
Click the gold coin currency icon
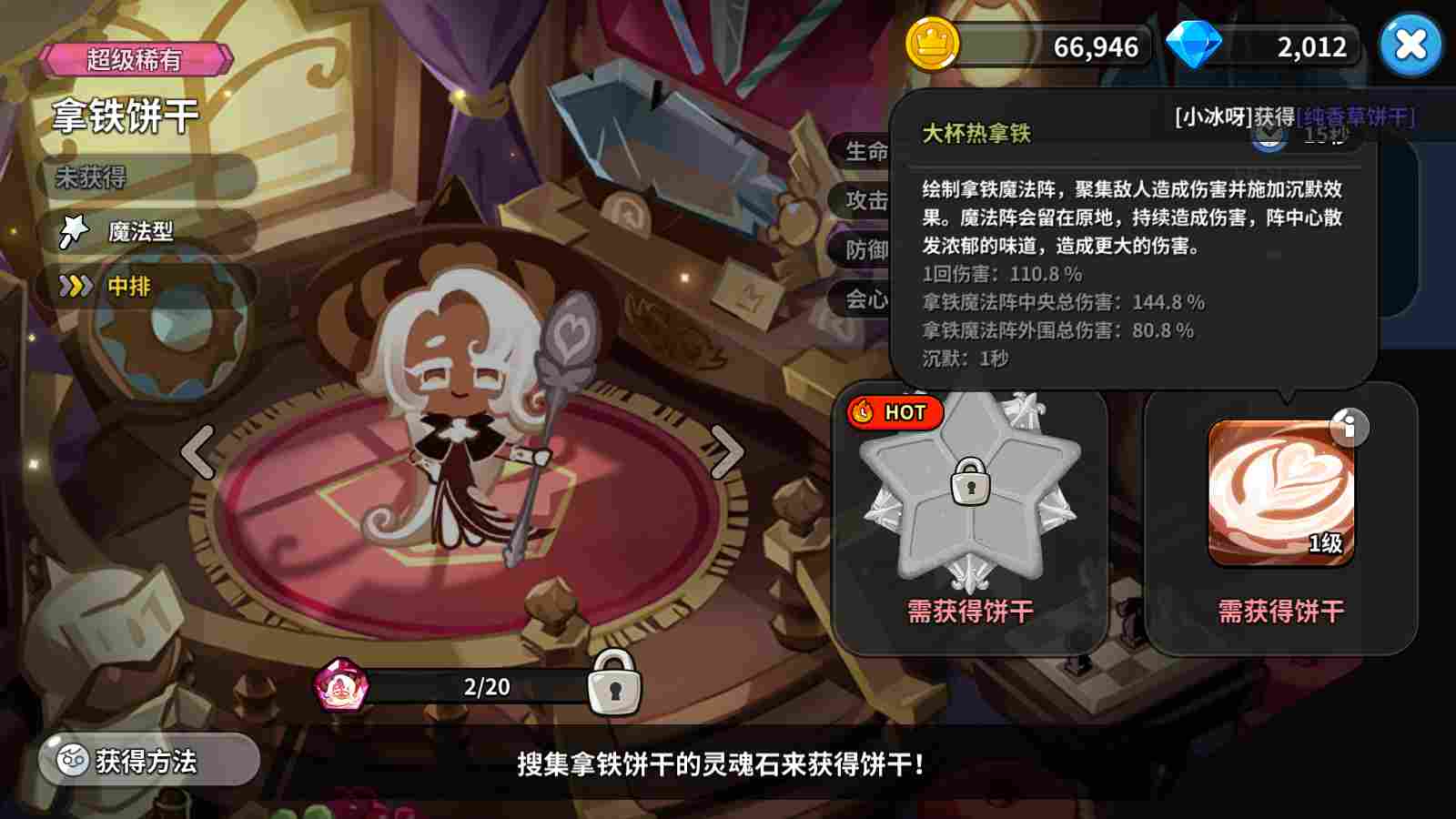tap(932, 45)
